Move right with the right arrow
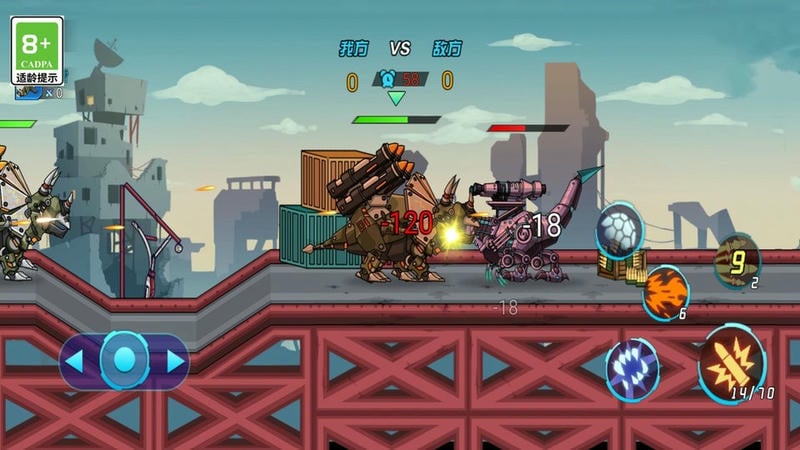Viewport: 800px width, 450px height. pyautogui.click(x=172, y=361)
